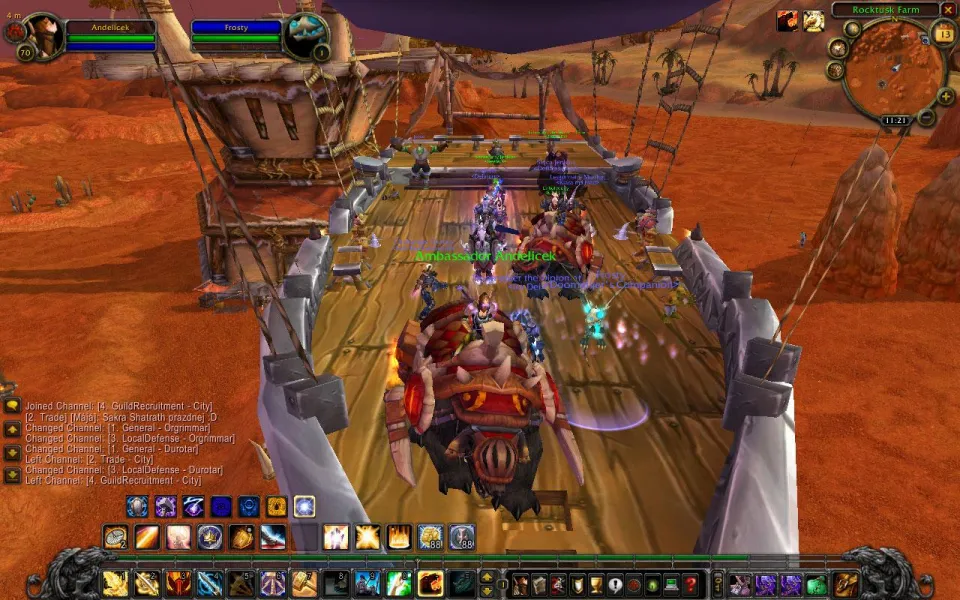Image resolution: width=960 pixels, height=600 pixels.
Task: Use the hammer ability in action slot 7
Action: click(x=304, y=583)
